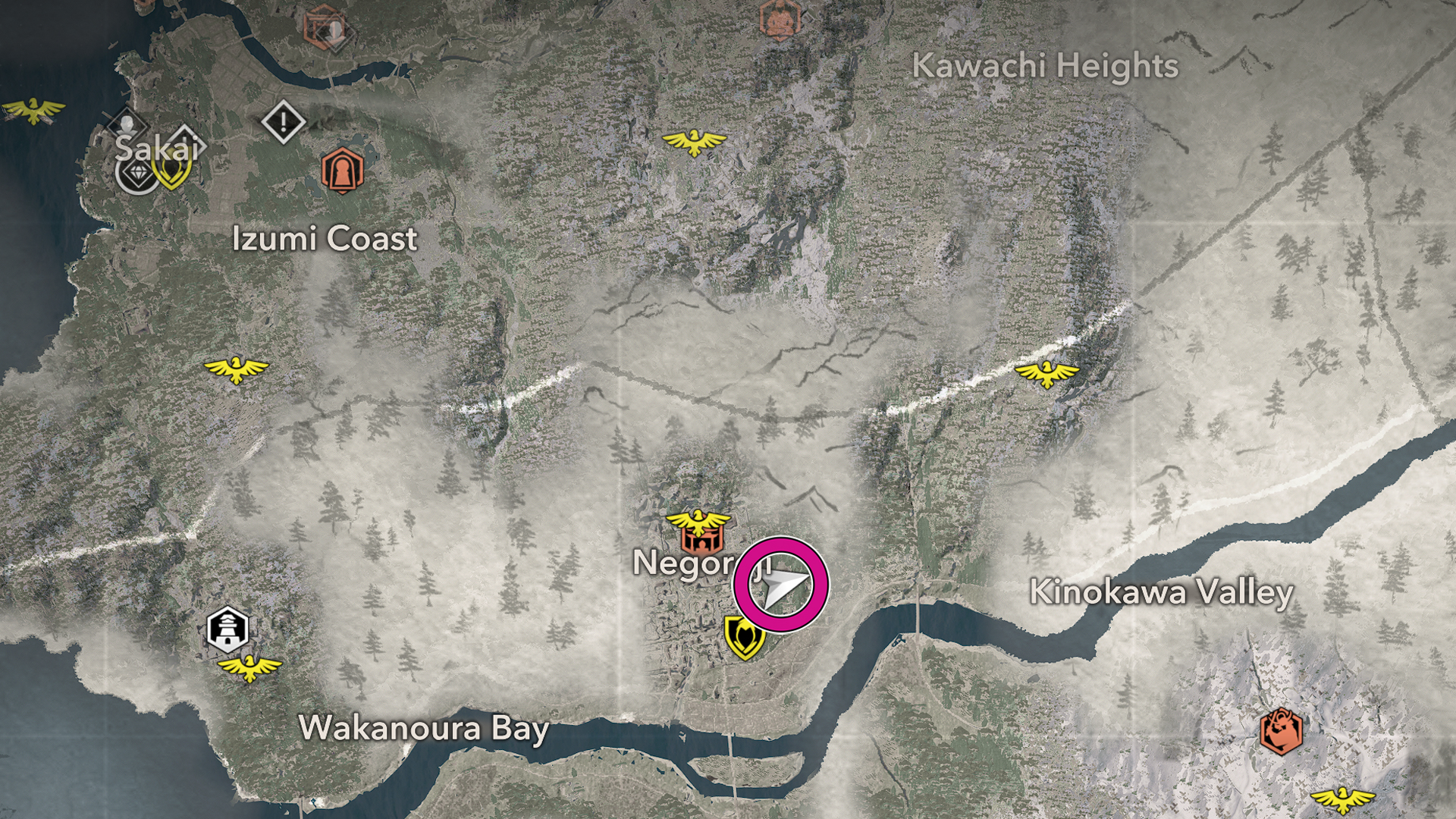This screenshot has width=1456, height=819.
Task: Choose the white pagoda tower map icon
Action: tap(227, 629)
